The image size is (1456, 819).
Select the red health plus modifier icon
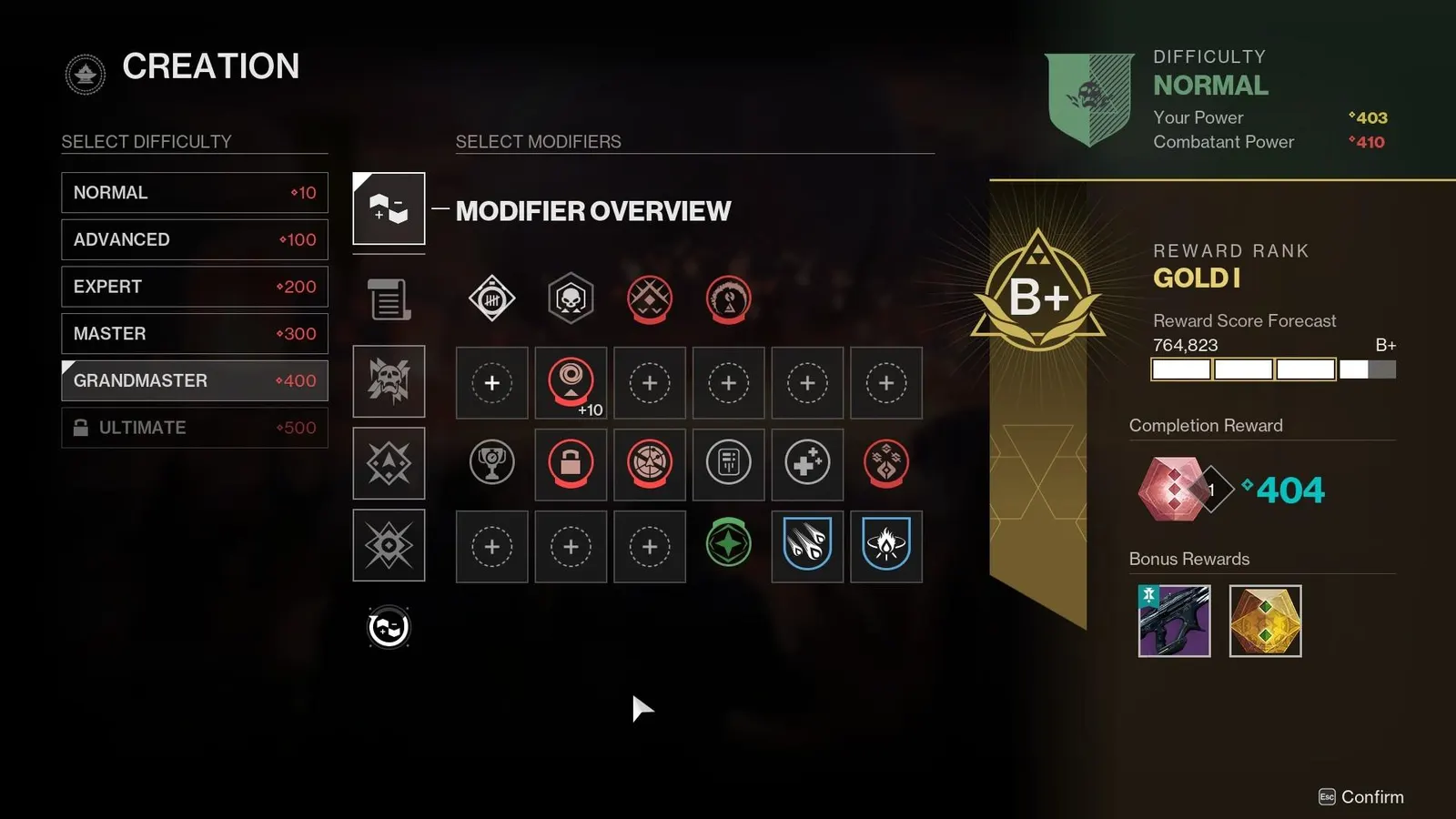(807, 465)
